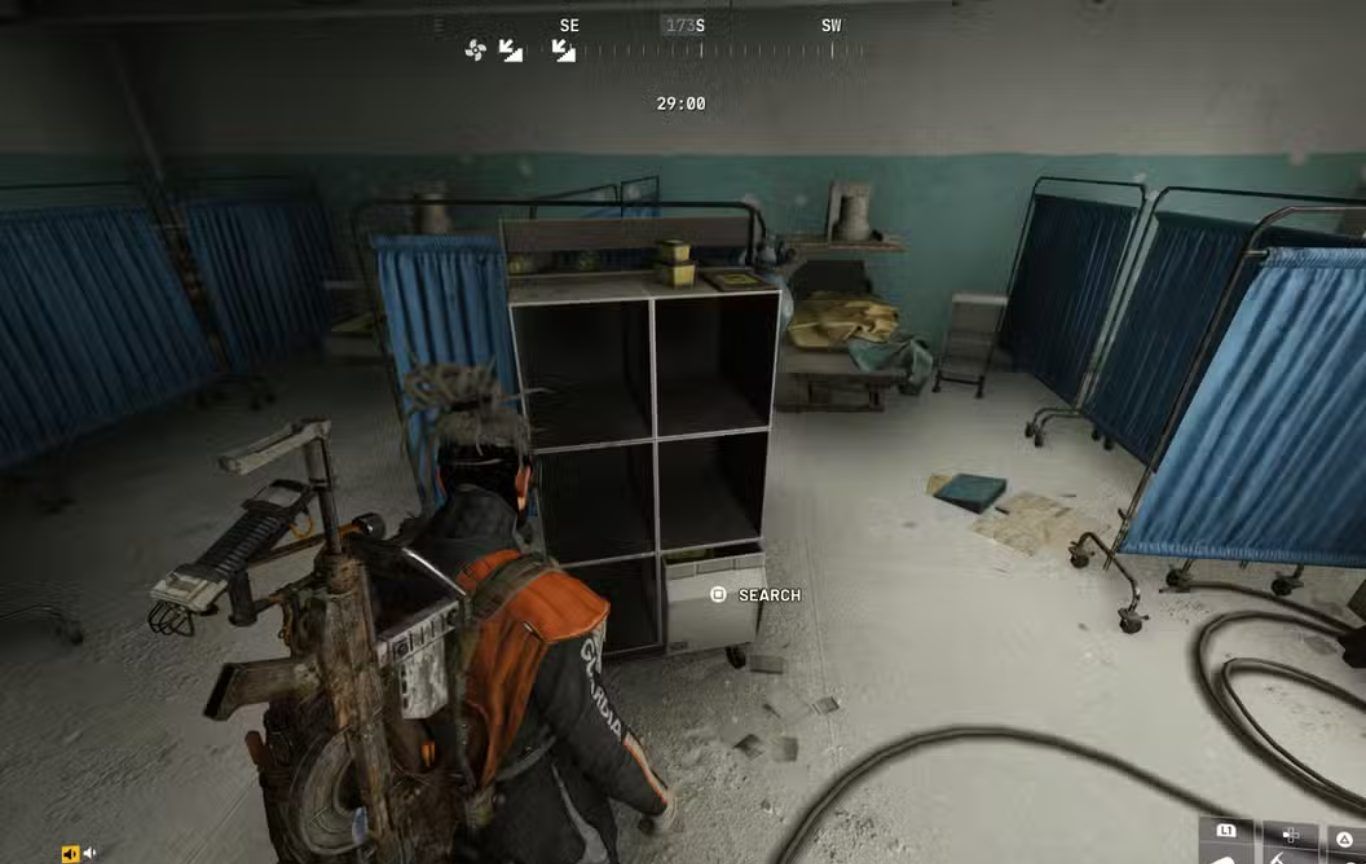This screenshot has height=864, width=1366.
Task: Click the white speaker icon
Action: [x=90, y=853]
